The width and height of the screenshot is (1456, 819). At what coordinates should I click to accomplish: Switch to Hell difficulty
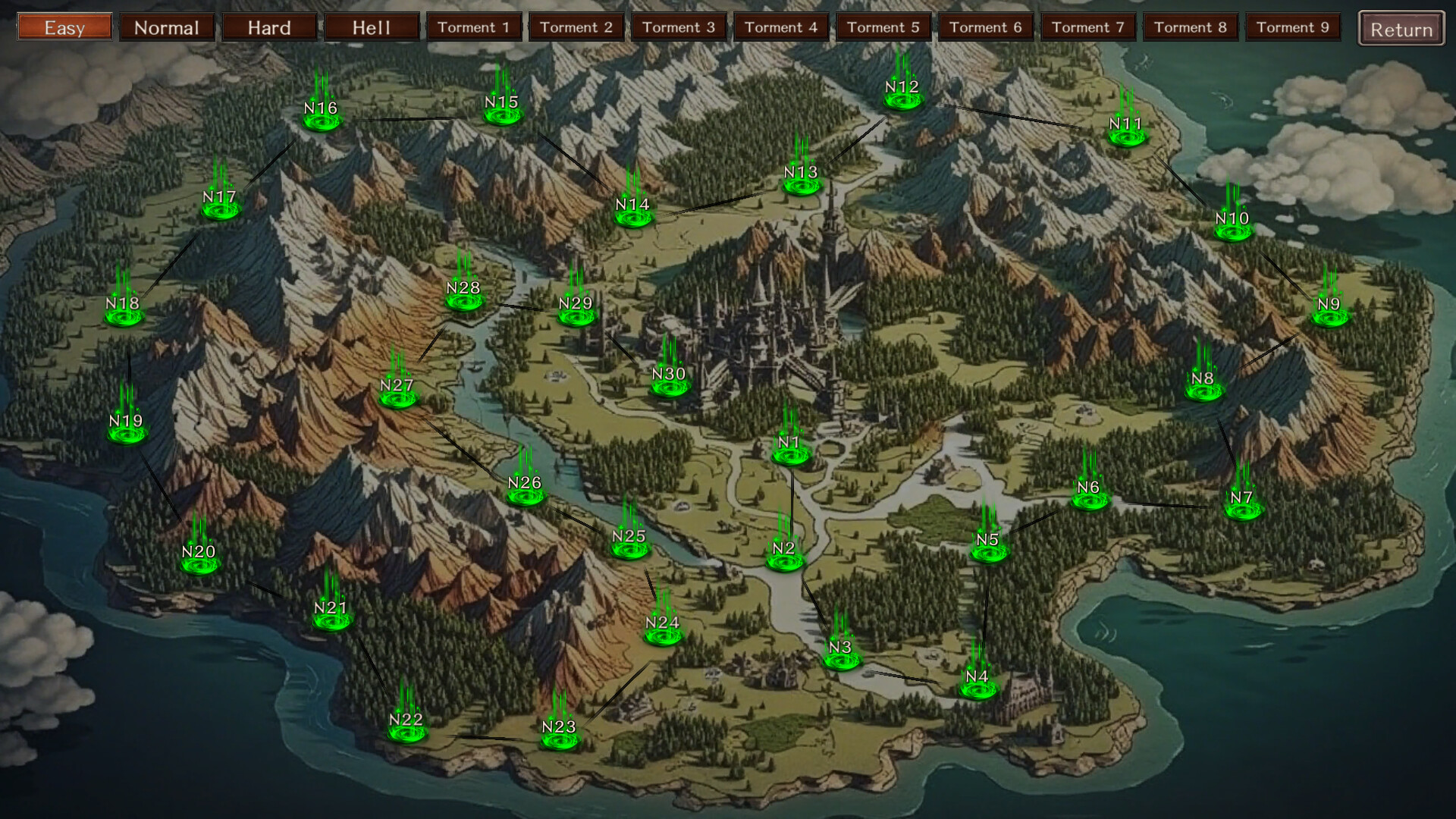click(372, 28)
